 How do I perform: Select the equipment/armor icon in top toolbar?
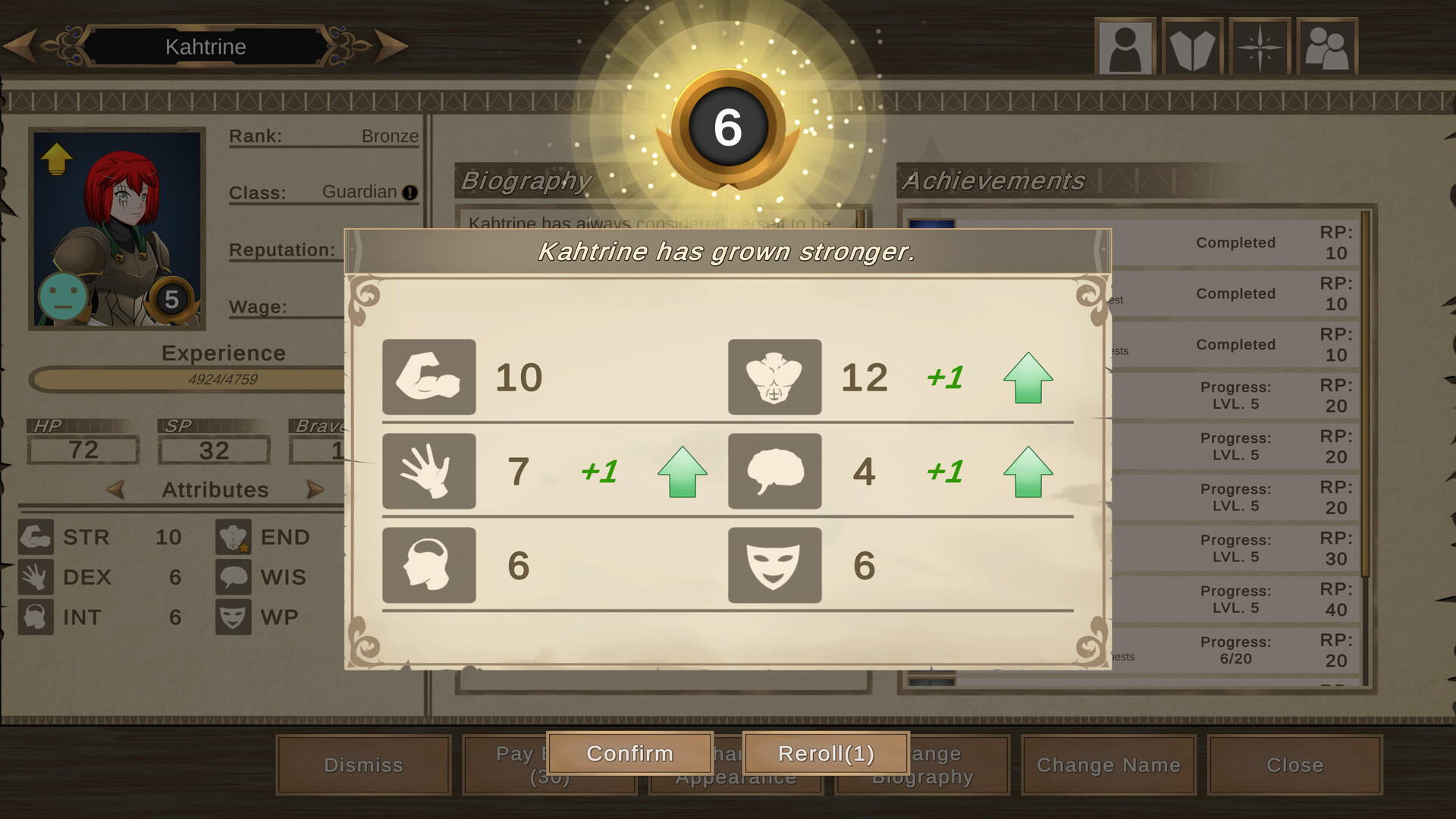1192,45
